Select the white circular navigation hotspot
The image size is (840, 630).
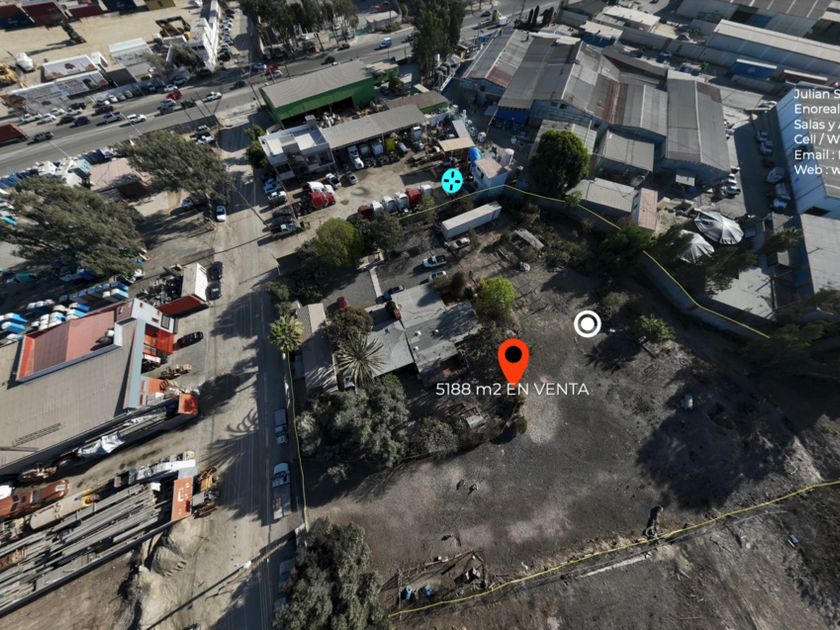coord(587,323)
